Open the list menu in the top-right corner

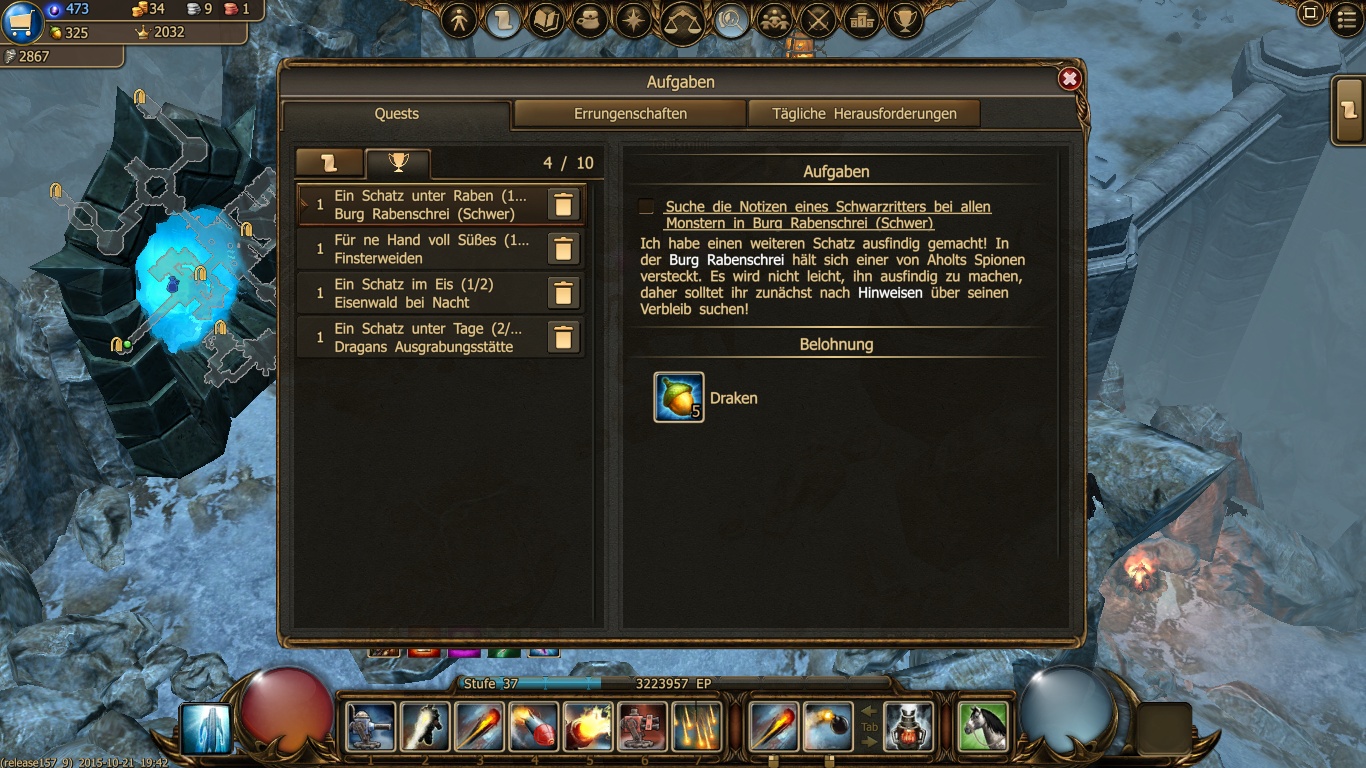coord(1349,20)
